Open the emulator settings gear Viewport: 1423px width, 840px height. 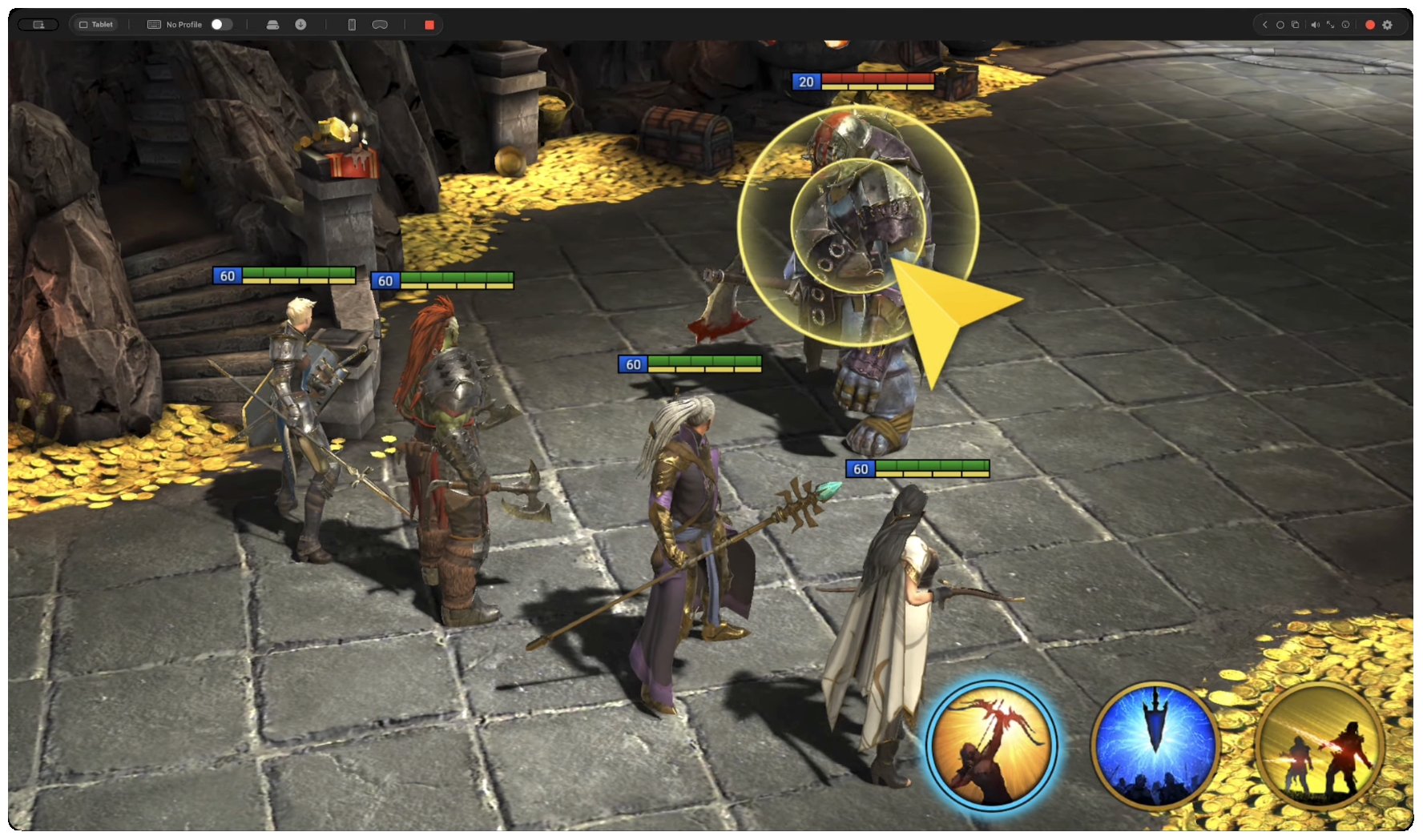(x=1388, y=25)
